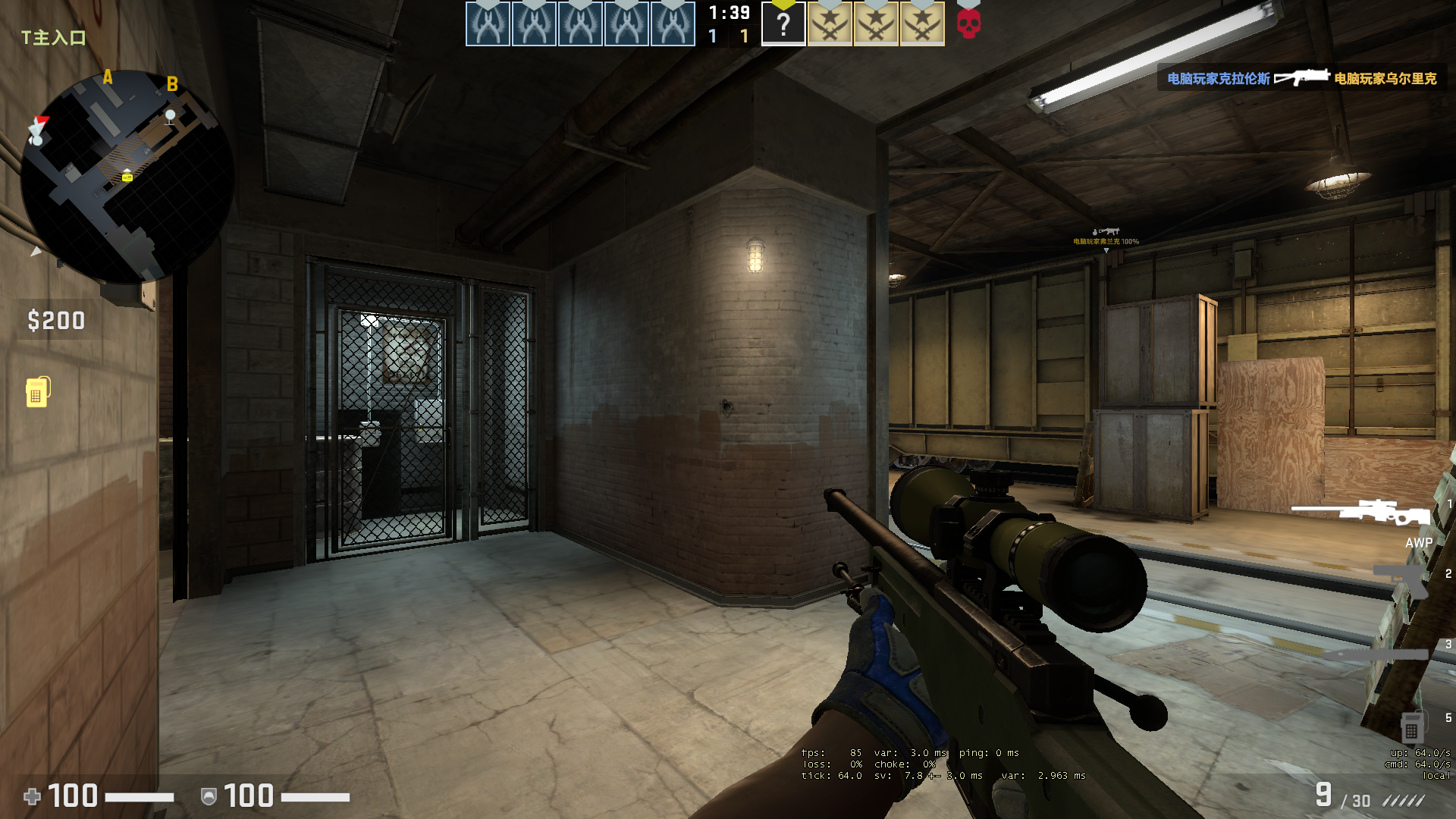The width and height of the screenshot is (1456, 819).
Task: Select bombsite A marker on the radar
Action: tap(107, 77)
